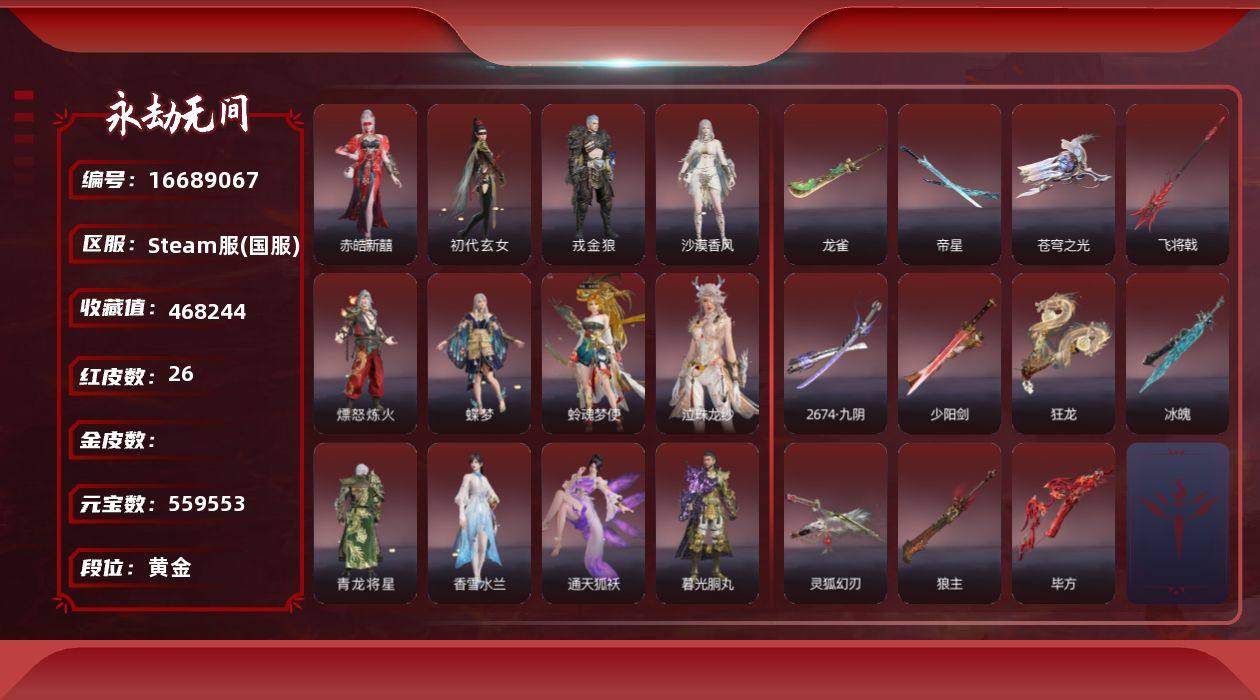Click the 泣珠龙纱 skin card
Viewport: 1260px width, 700px height.
707,353
